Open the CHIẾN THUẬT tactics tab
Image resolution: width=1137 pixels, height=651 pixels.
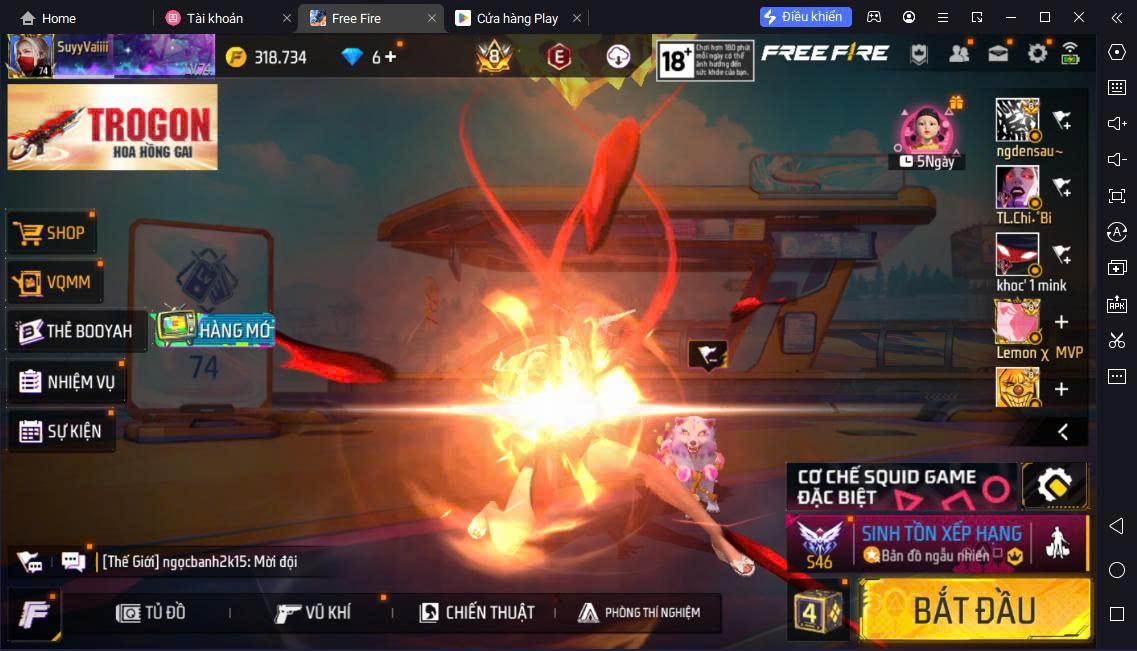pos(477,612)
